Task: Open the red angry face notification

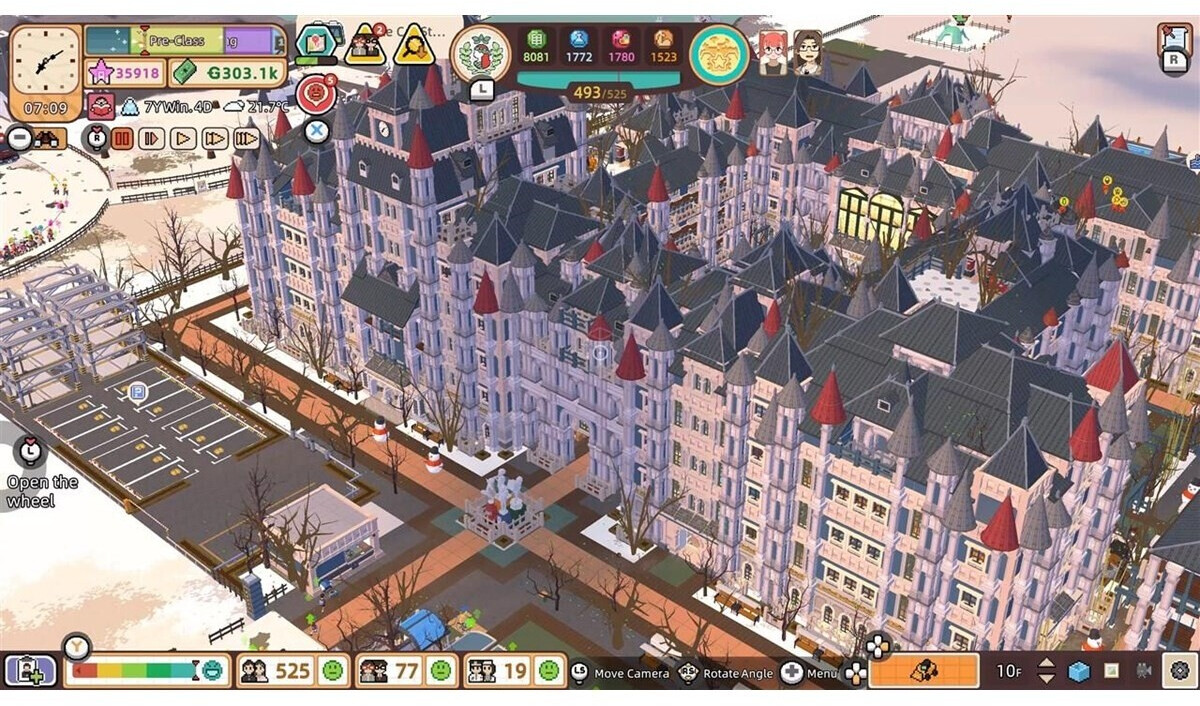Action: [x=316, y=94]
